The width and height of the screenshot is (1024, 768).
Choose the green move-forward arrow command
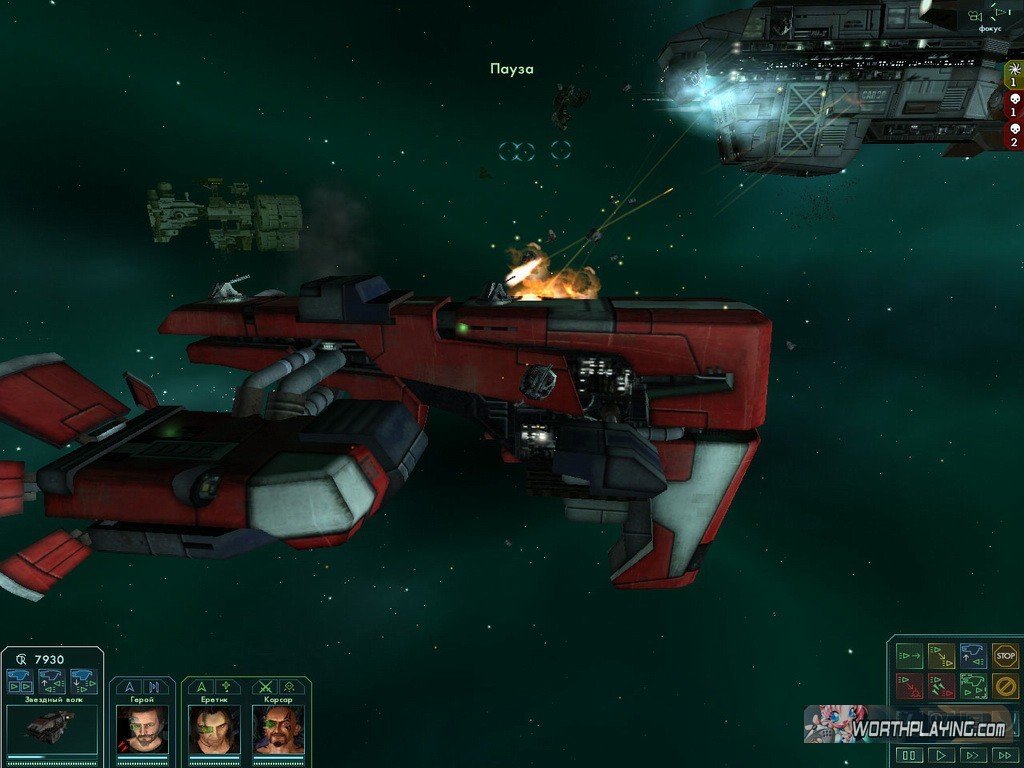point(909,656)
